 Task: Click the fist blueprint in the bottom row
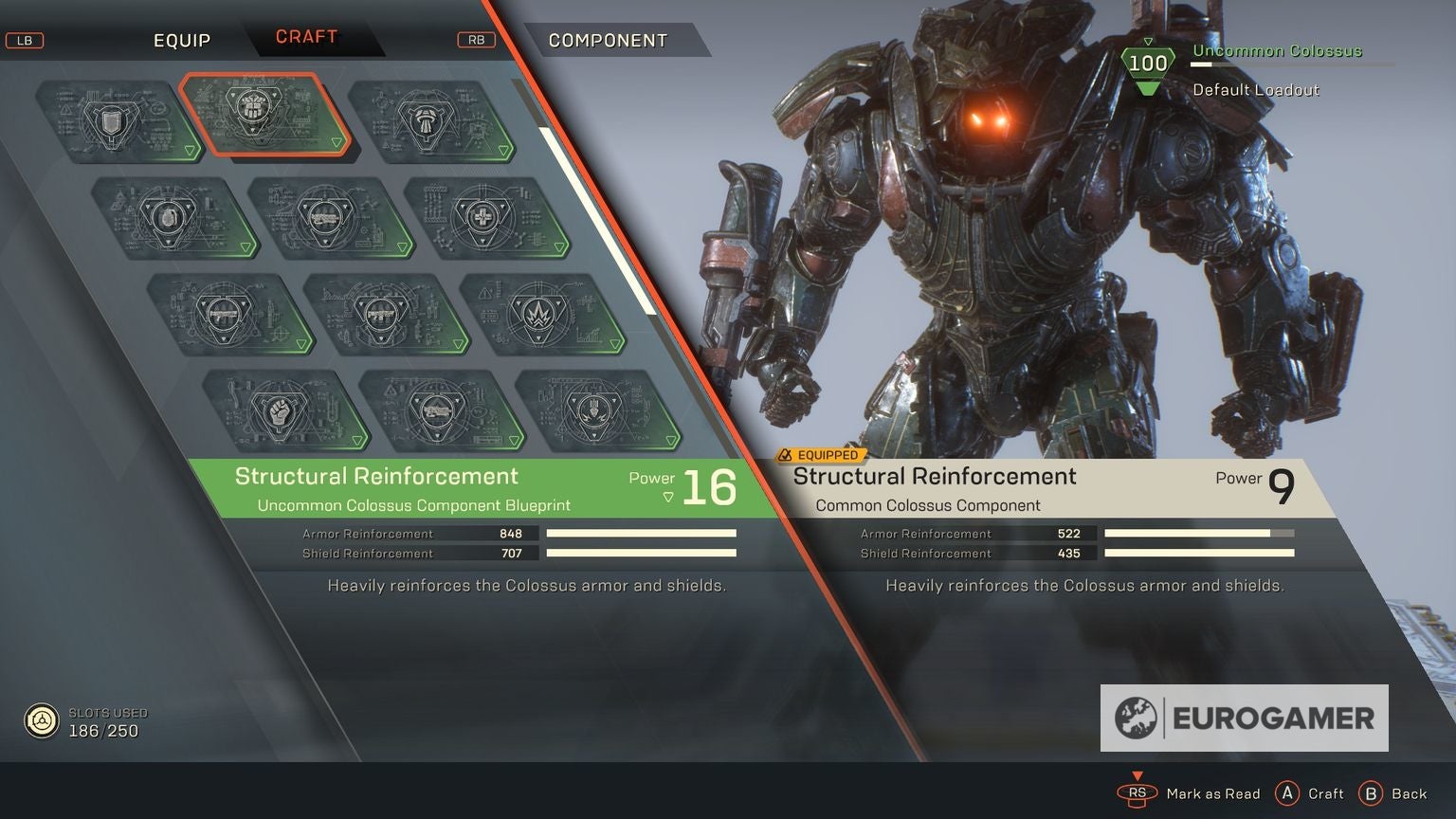pyautogui.click(x=282, y=412)
